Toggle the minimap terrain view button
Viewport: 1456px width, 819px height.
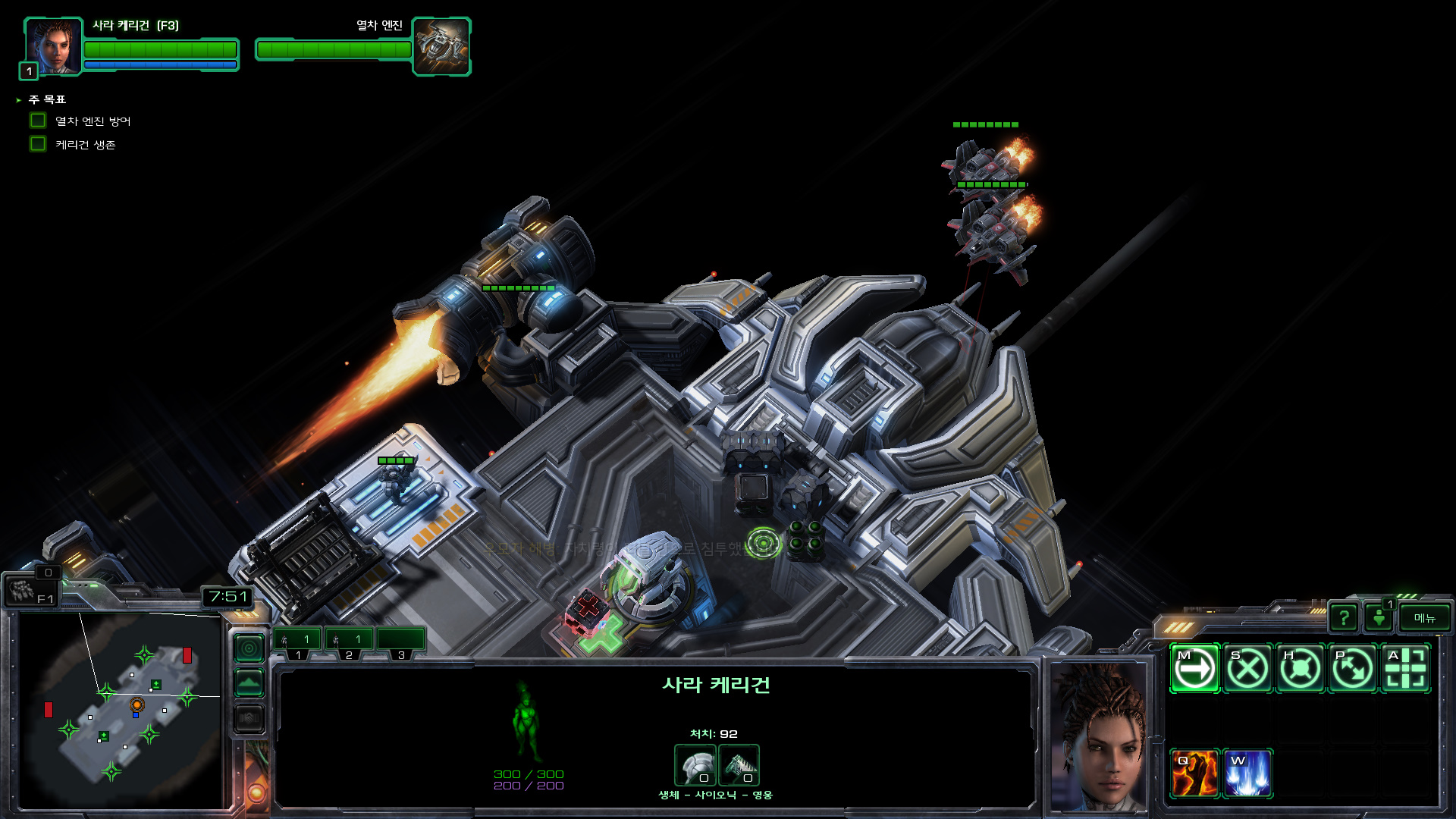click(249, 683)
